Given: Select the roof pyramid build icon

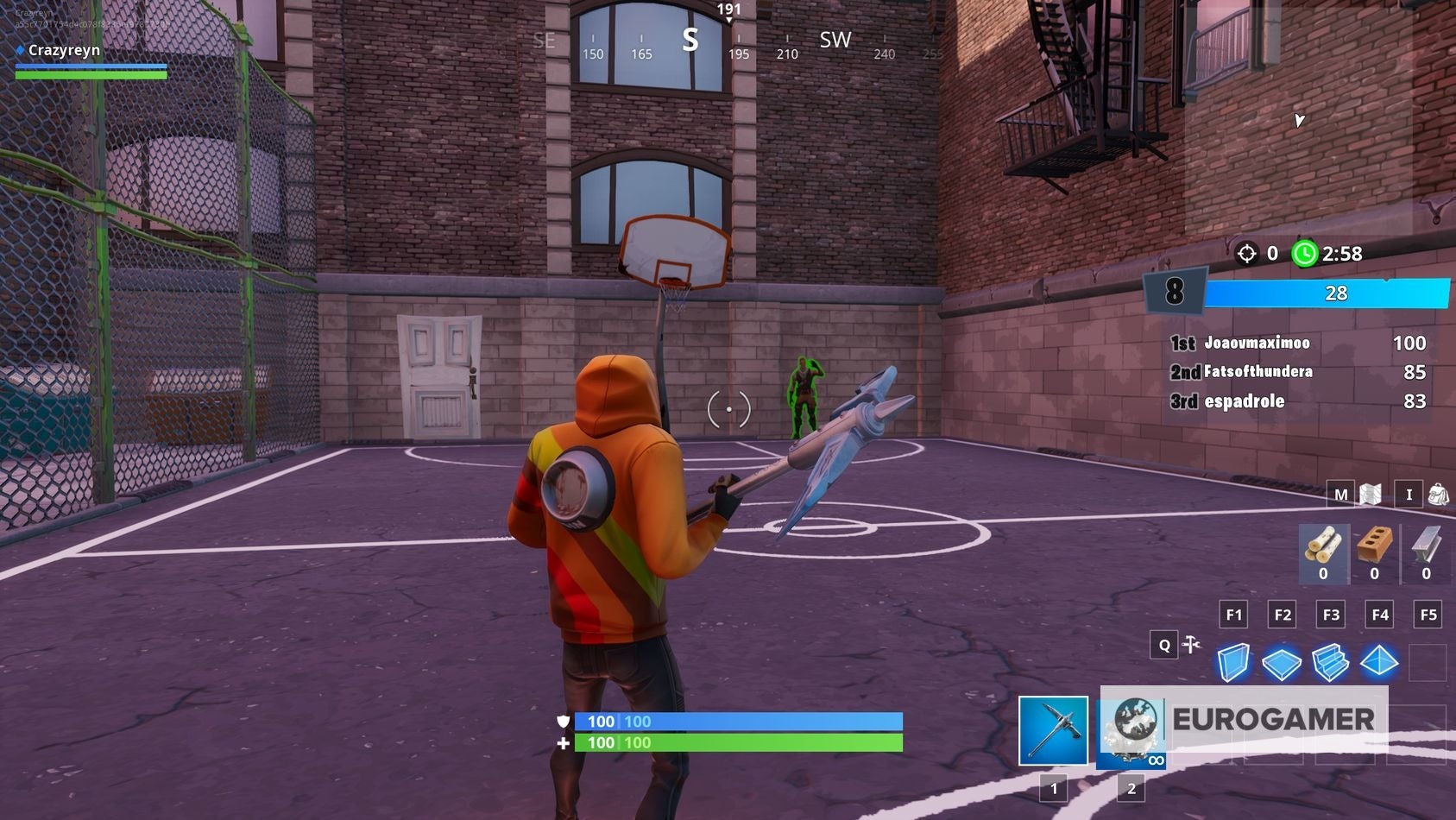Looking at the screenshot, I should (x=1381, y=660).
